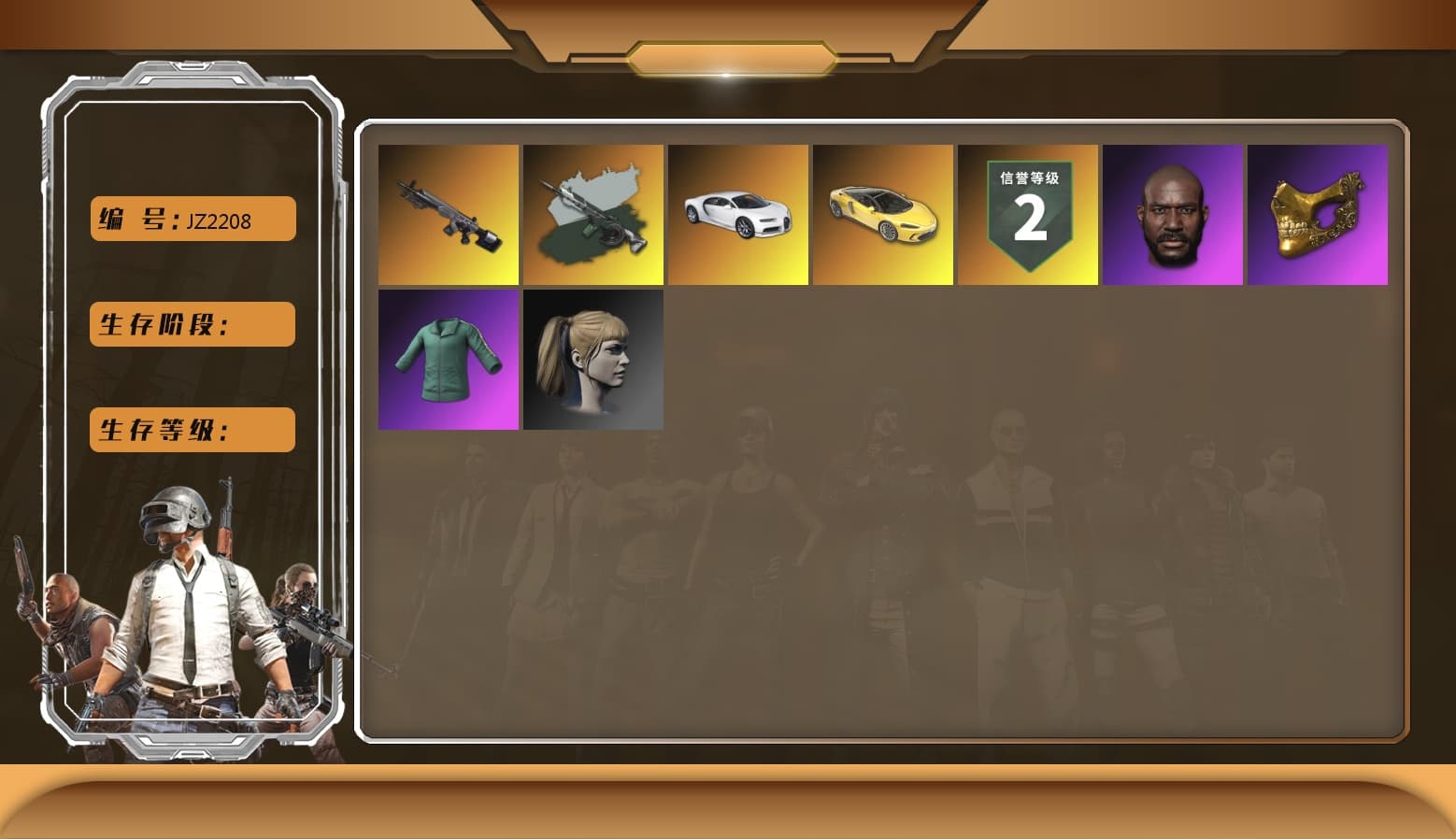Click the 编号 JZ2208 account number label
Viewport: 1456px width, 839px height.
pos(192,218)
